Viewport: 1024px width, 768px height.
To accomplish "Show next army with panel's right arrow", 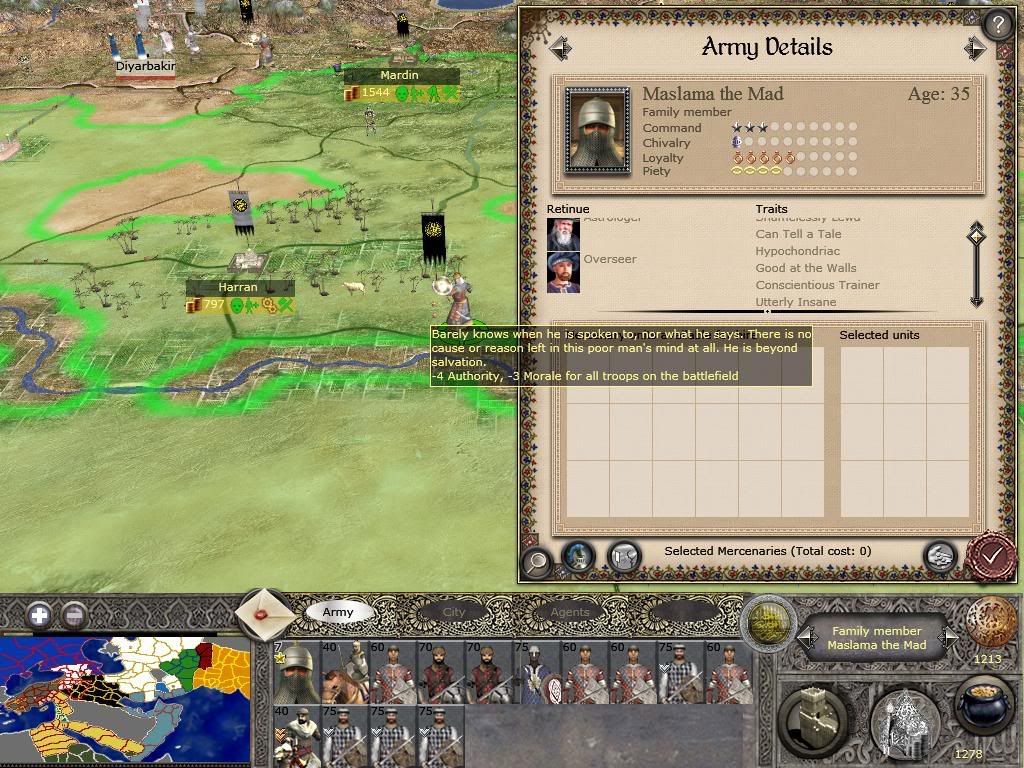I will click(975, 48).
